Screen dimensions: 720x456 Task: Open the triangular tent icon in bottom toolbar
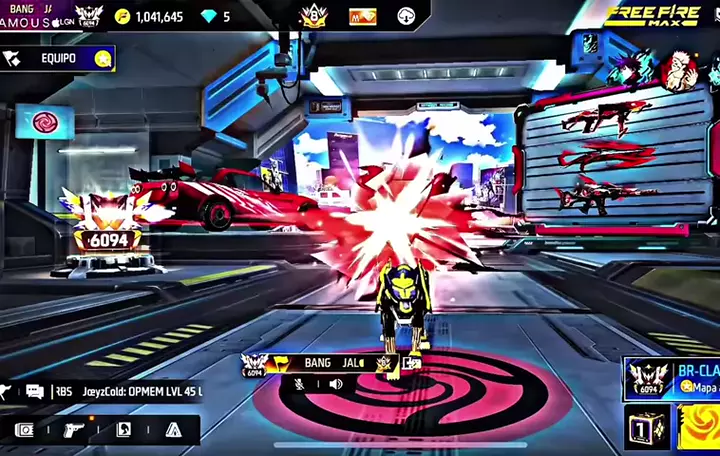click(173, 430)
